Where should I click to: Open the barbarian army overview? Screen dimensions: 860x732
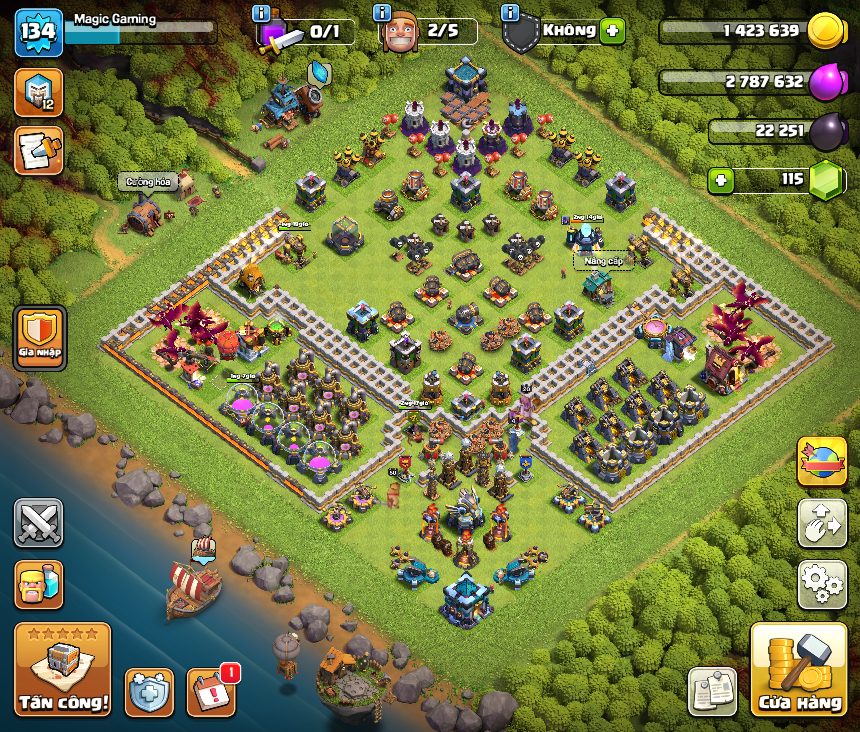(x=39, y=584)
